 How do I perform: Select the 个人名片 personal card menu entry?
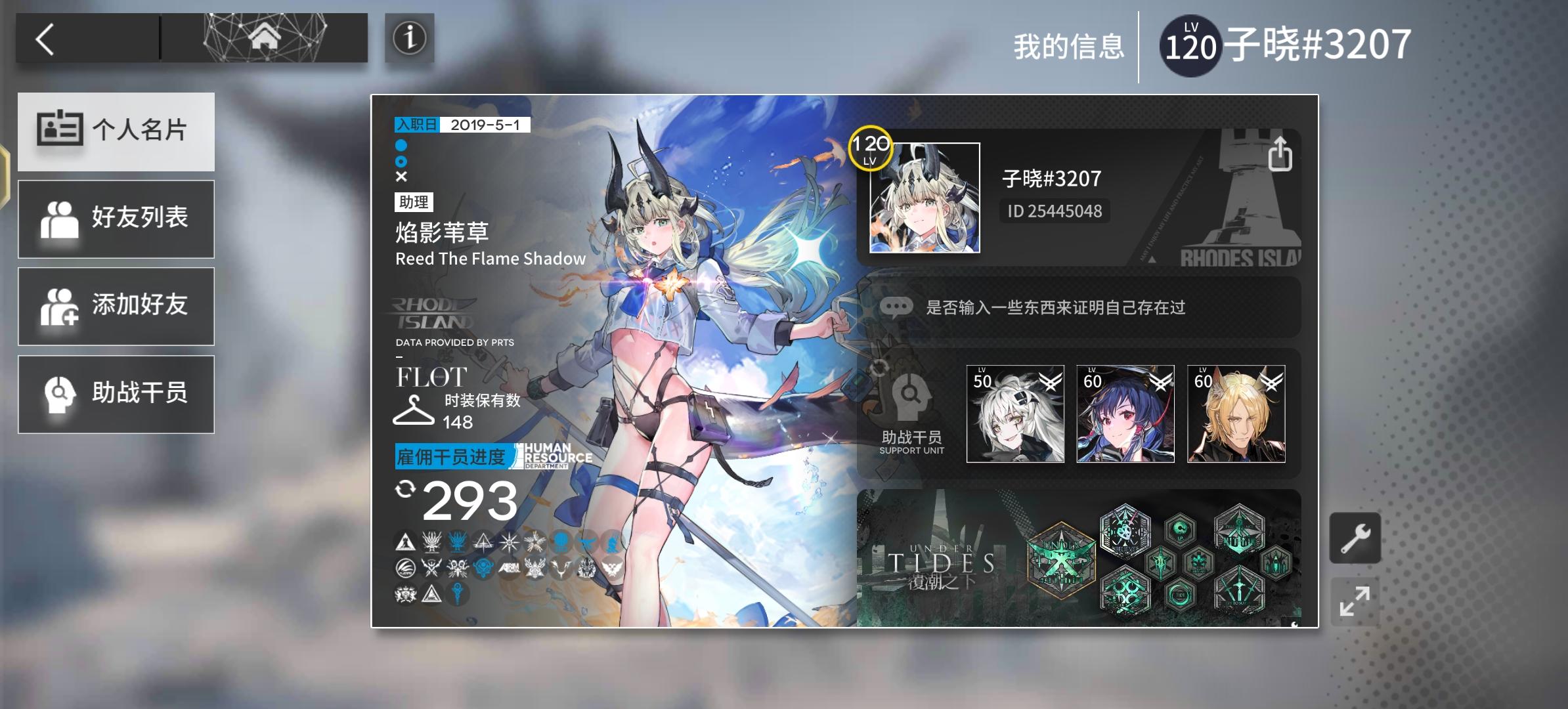(116, 131)
